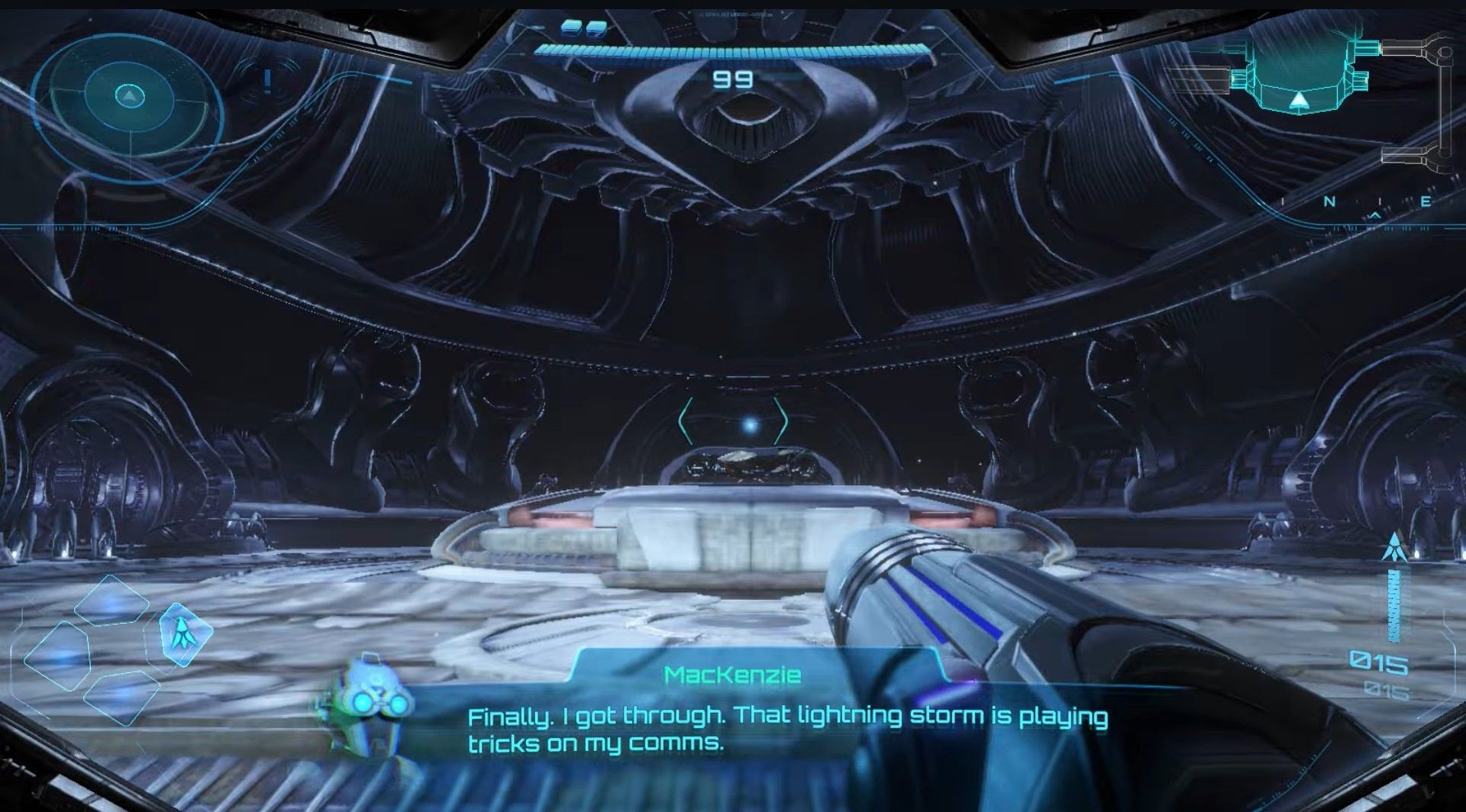This screenshot has width=1466, height=812.
Task: Click the N heading on the compass bar
Action: click(1330, 201)
